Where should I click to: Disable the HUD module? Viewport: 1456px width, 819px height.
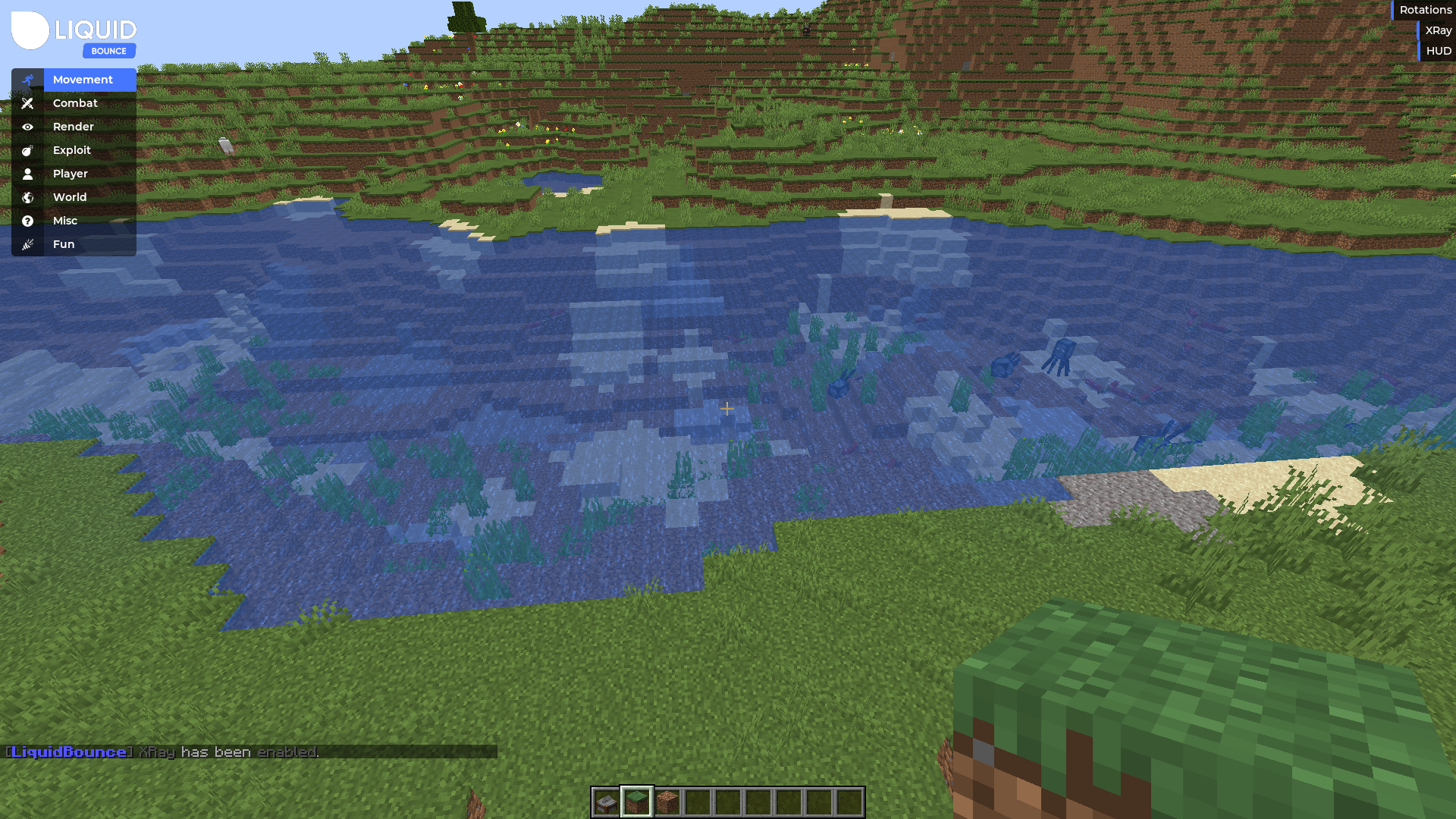pyautogui.click(x=1439, y=51)
